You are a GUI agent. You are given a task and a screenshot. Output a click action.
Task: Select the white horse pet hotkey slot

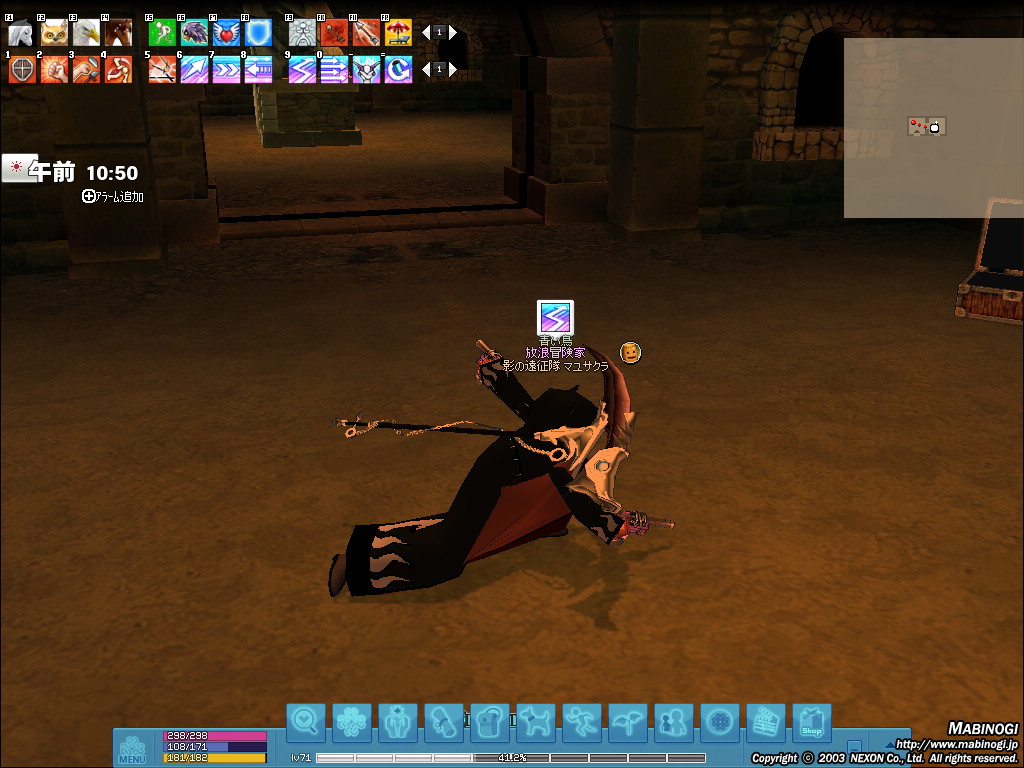click(21, 34)
